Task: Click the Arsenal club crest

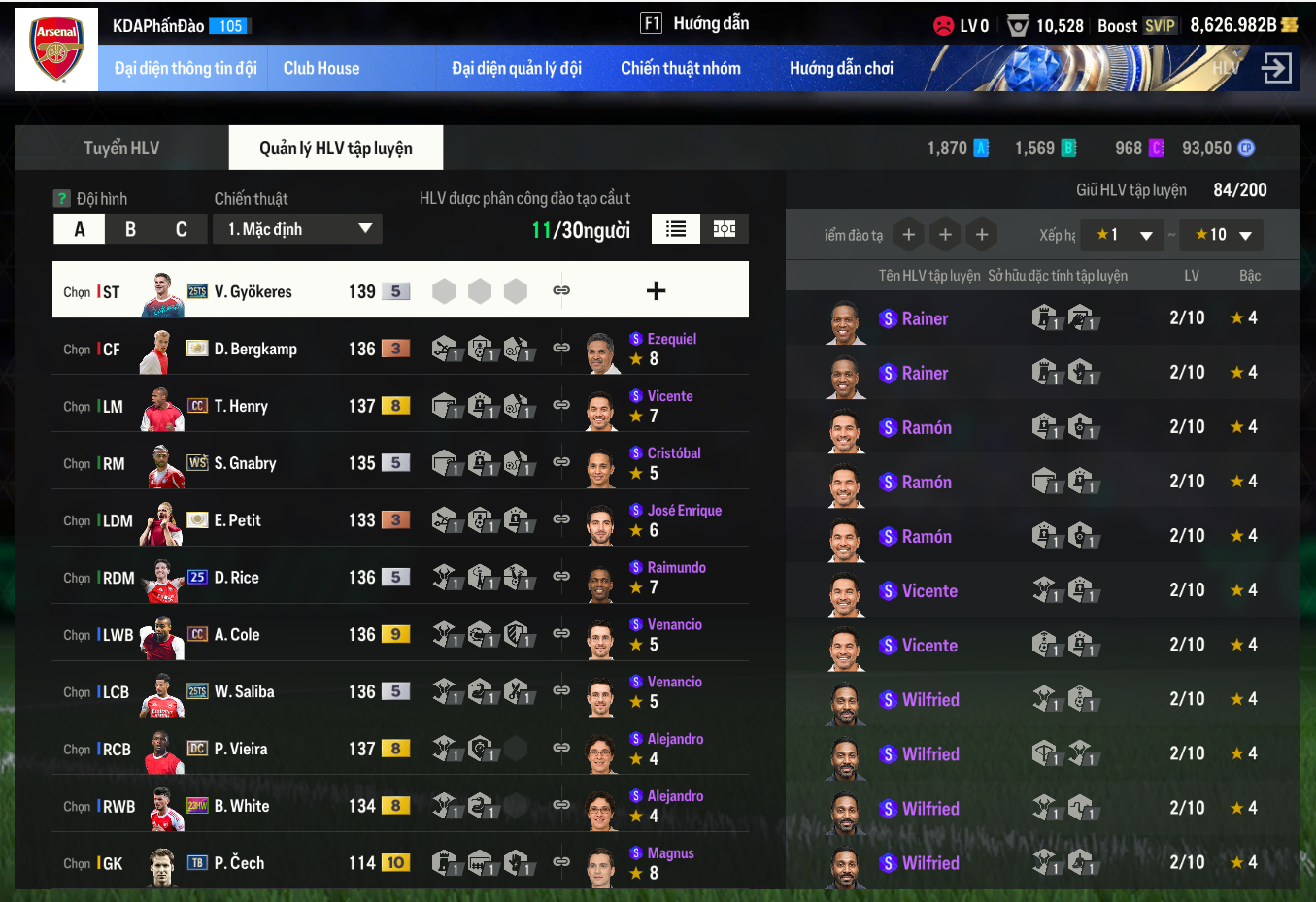Action: tap(56, 49)
